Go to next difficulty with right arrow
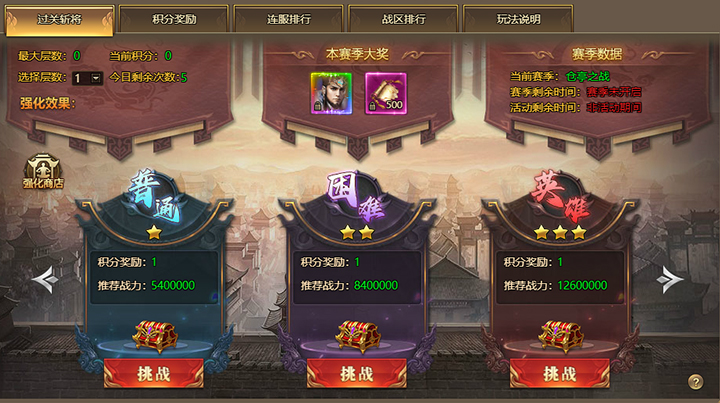Viewport: 720px width, 403px height. point(670,280)
